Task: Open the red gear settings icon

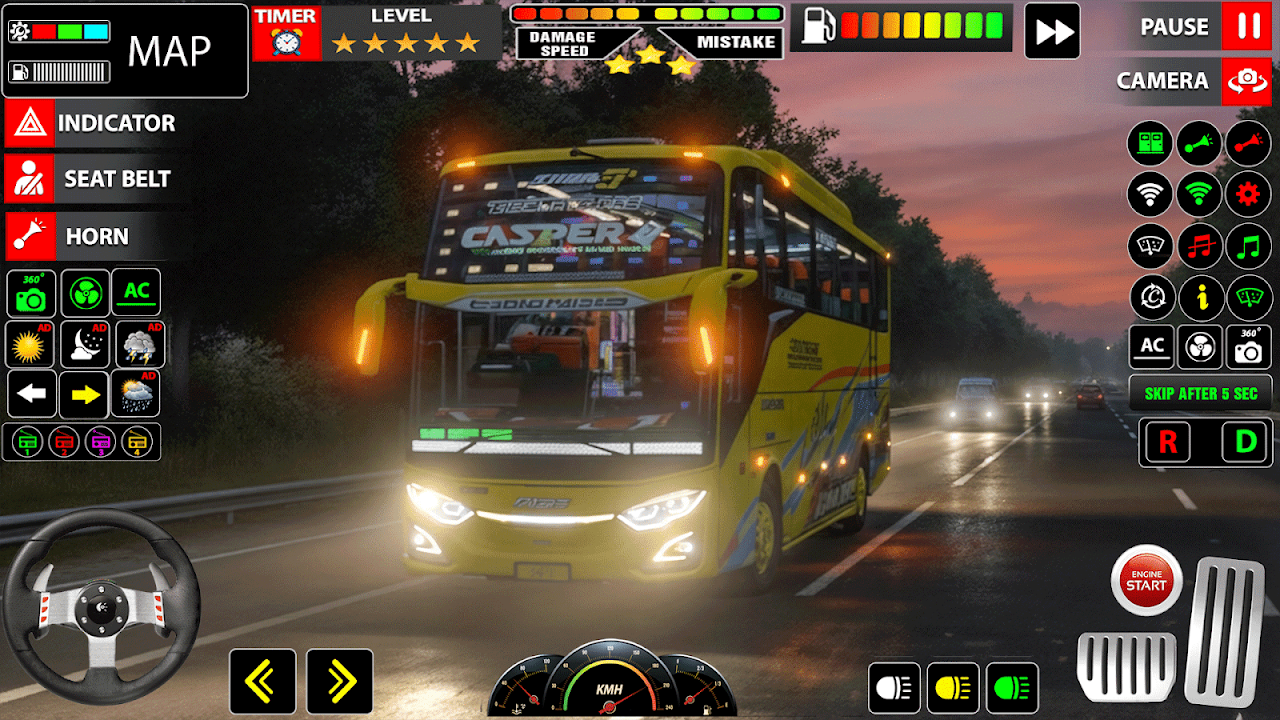Action: tap(1248, 194)
